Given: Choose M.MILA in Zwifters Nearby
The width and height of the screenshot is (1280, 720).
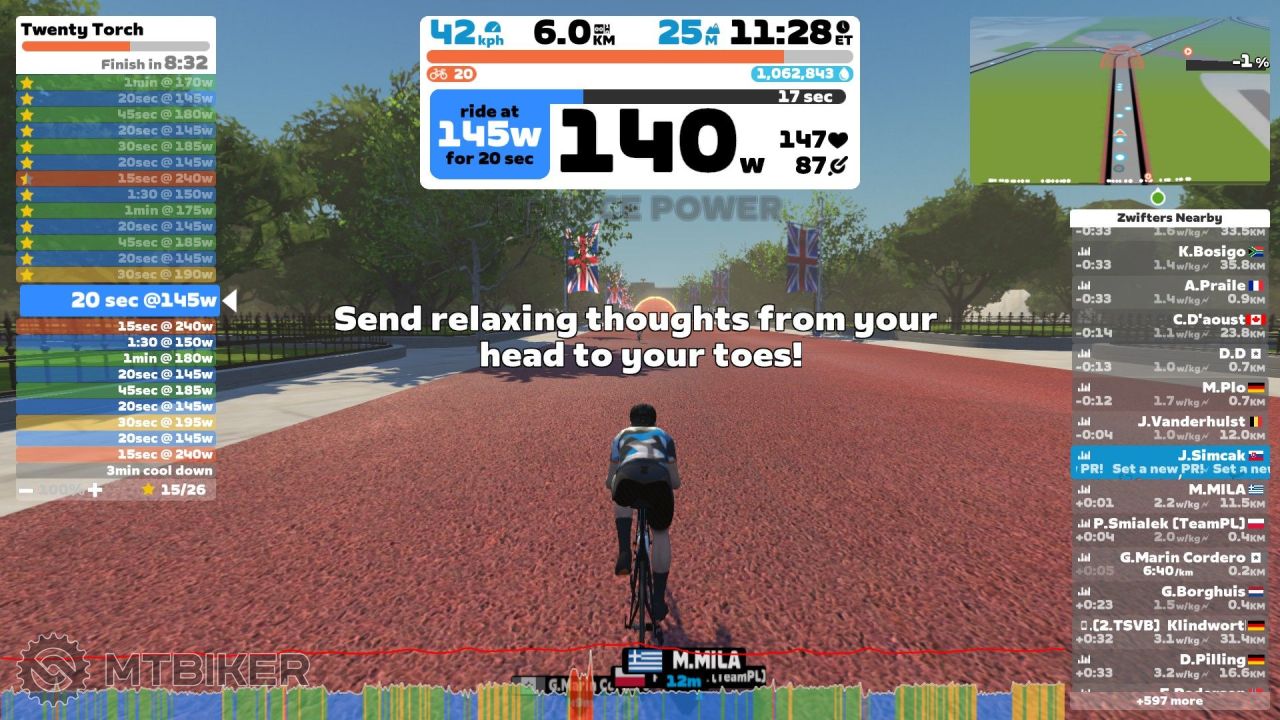Looking at the screenshot, I should [1169, 496].
